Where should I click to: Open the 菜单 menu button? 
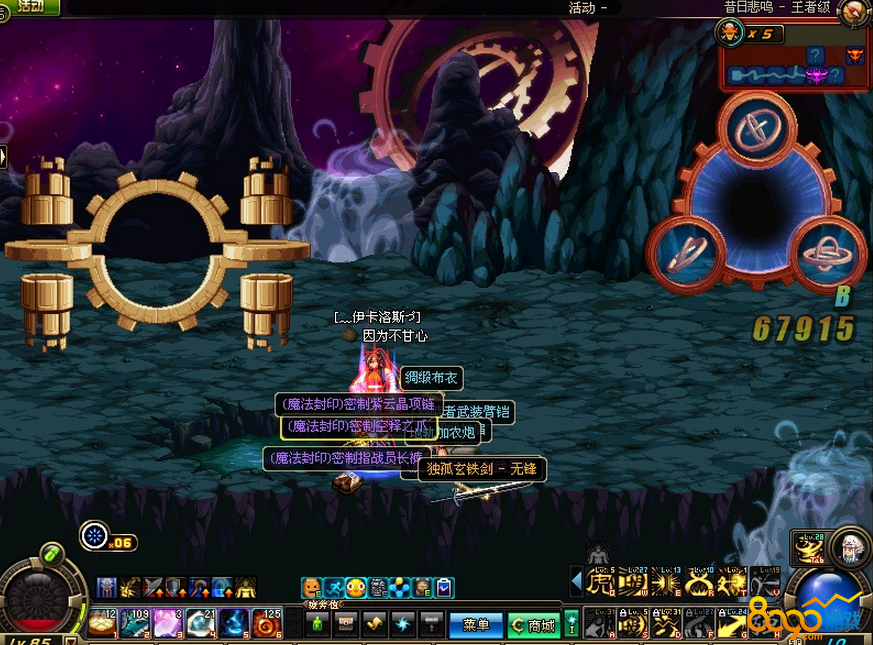pyautogui.click(x=475, y=625)
